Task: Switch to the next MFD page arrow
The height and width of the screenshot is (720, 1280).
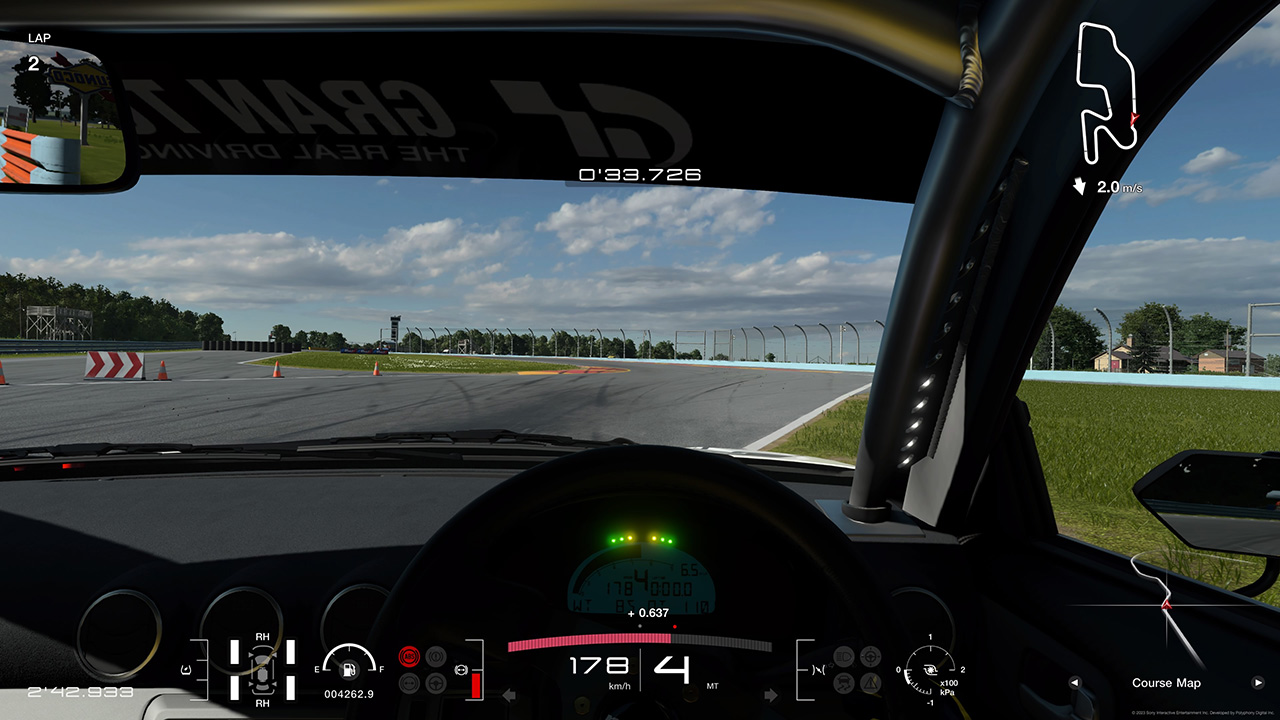Action: pos(1258,683)
